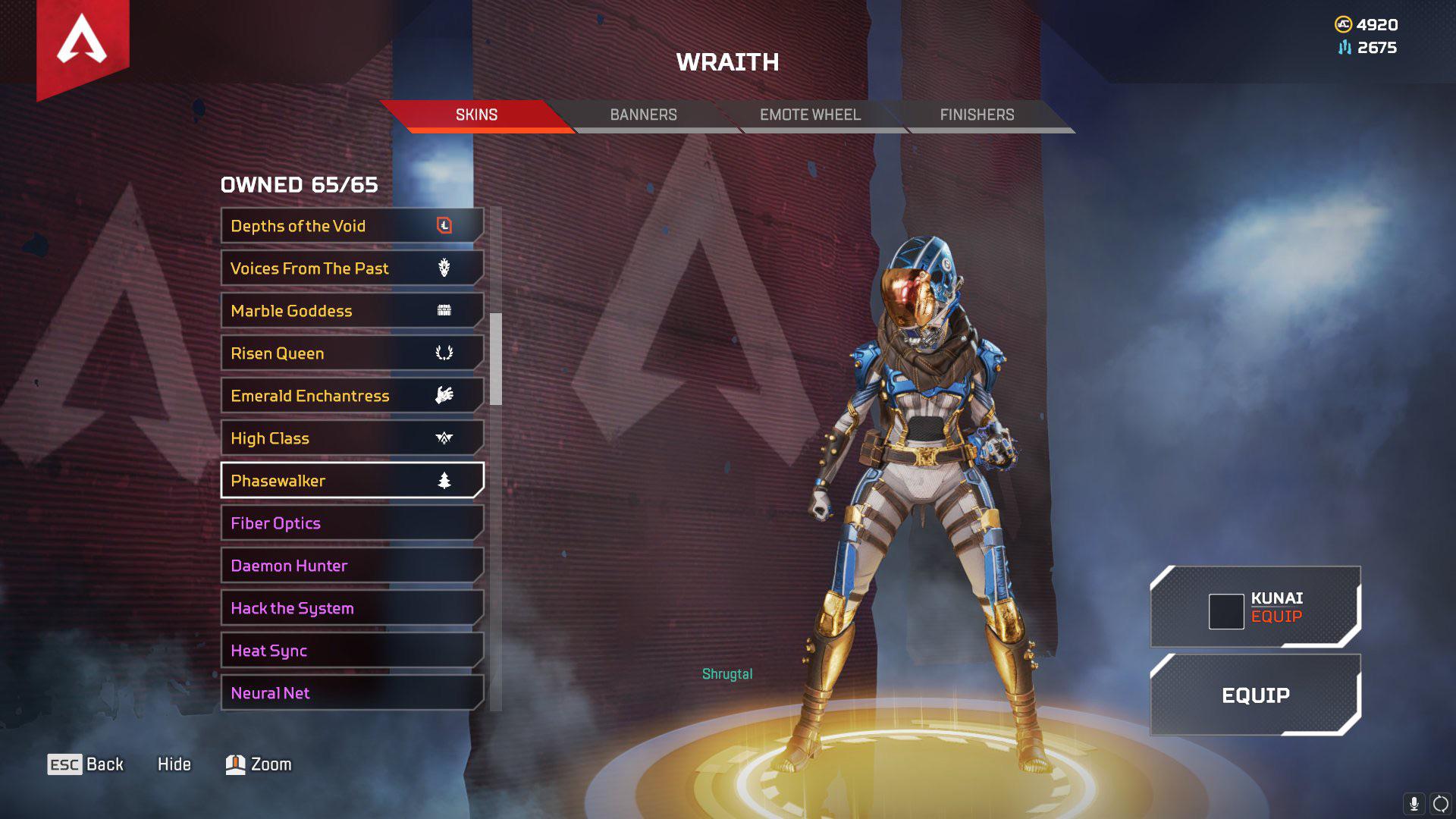Preview the Fiber Optics skin
The image size is (1456, 819).
click(352, 523)
